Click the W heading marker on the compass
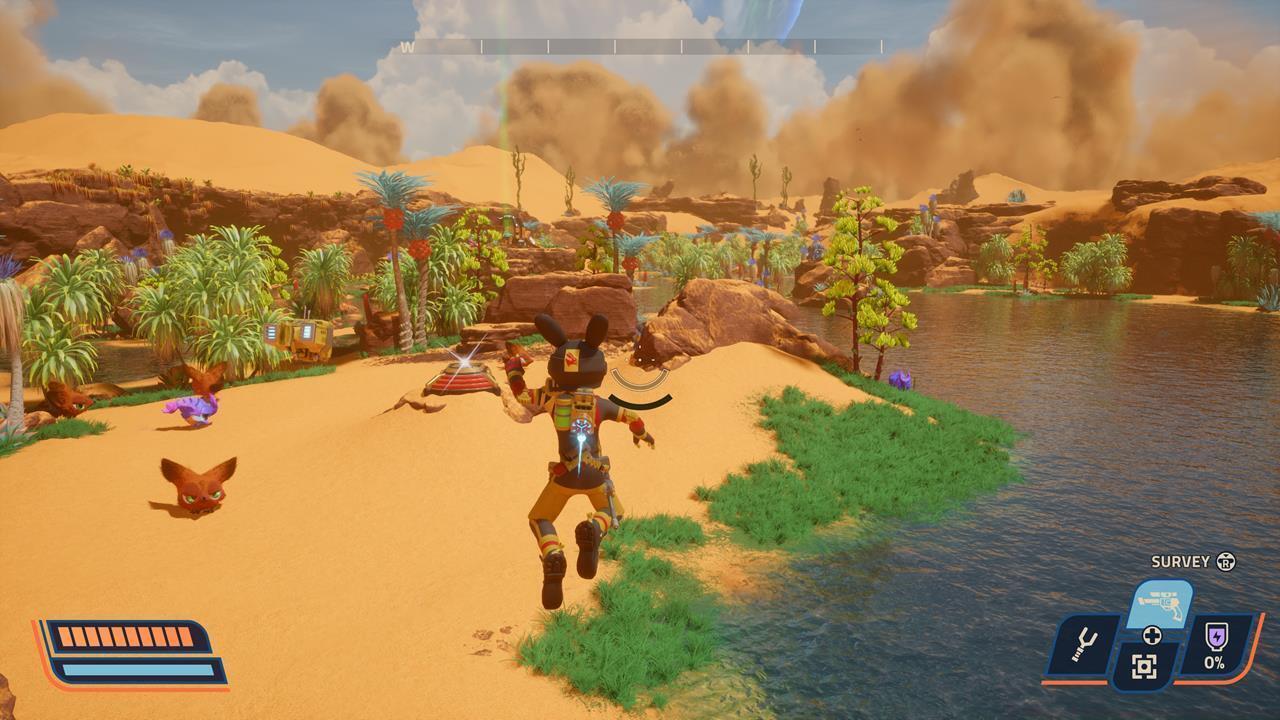Screen dimensions: 1280x720 tap(409, 45)
